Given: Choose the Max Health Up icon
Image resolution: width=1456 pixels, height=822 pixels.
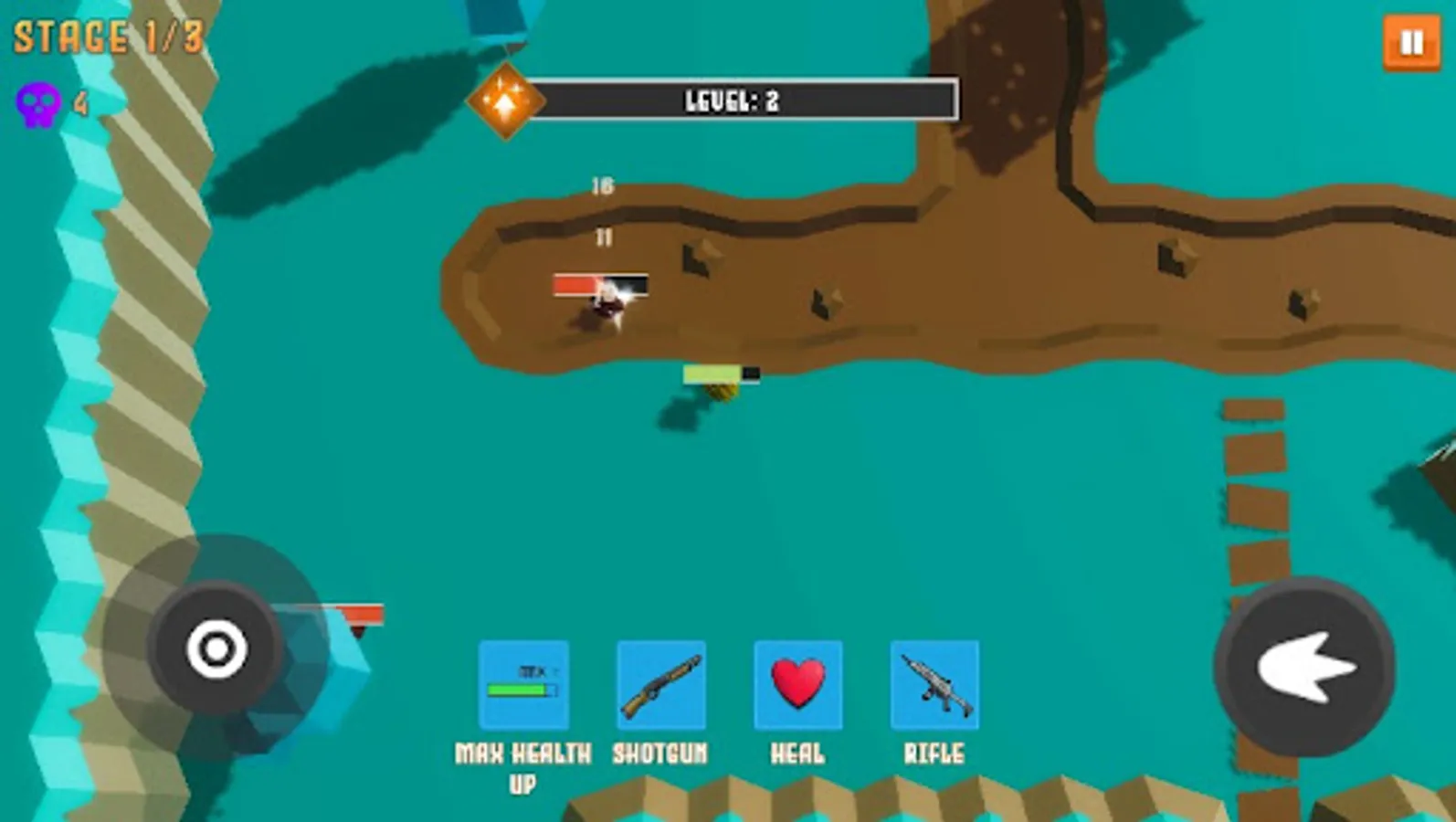Looking at the screenshot, I should coord(523,683).
